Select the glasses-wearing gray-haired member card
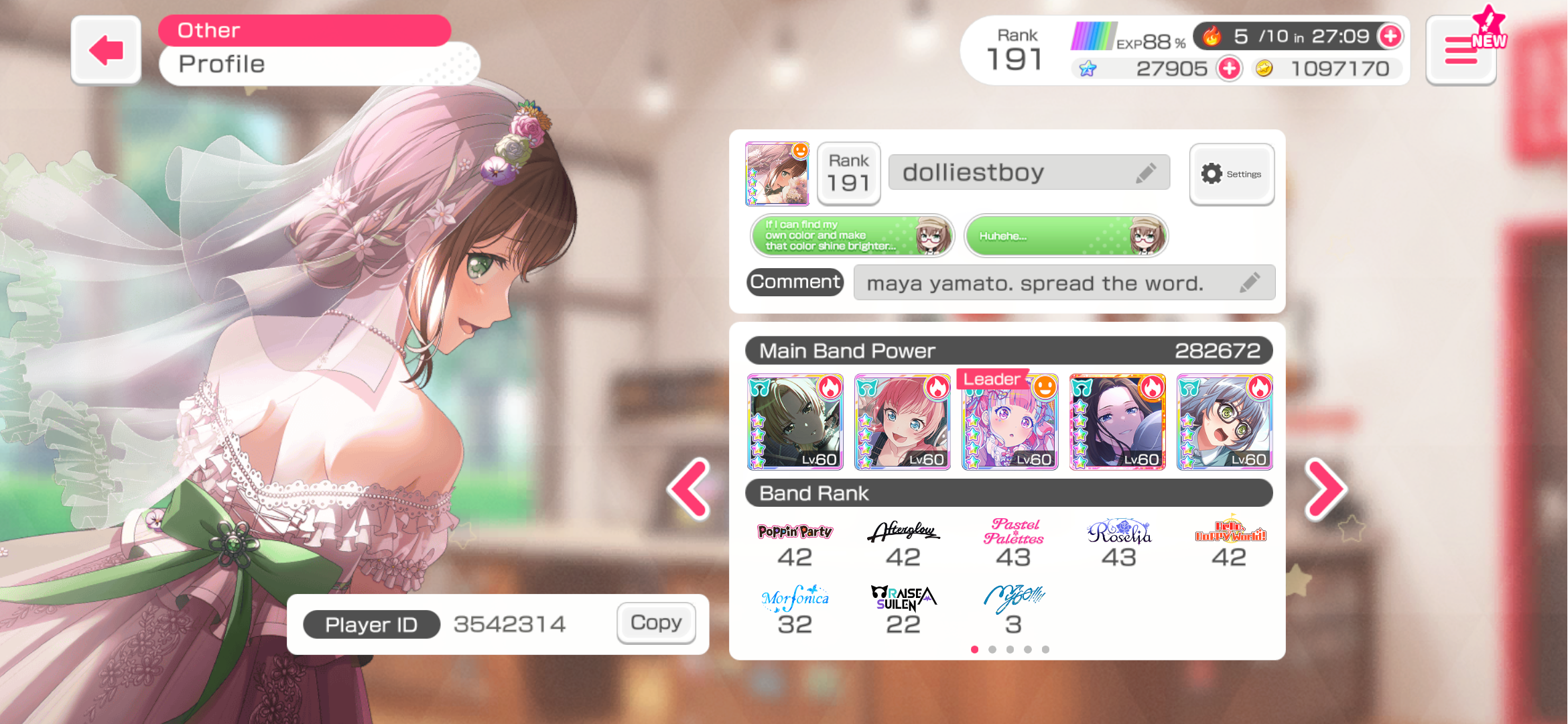 pos(1225,422)
